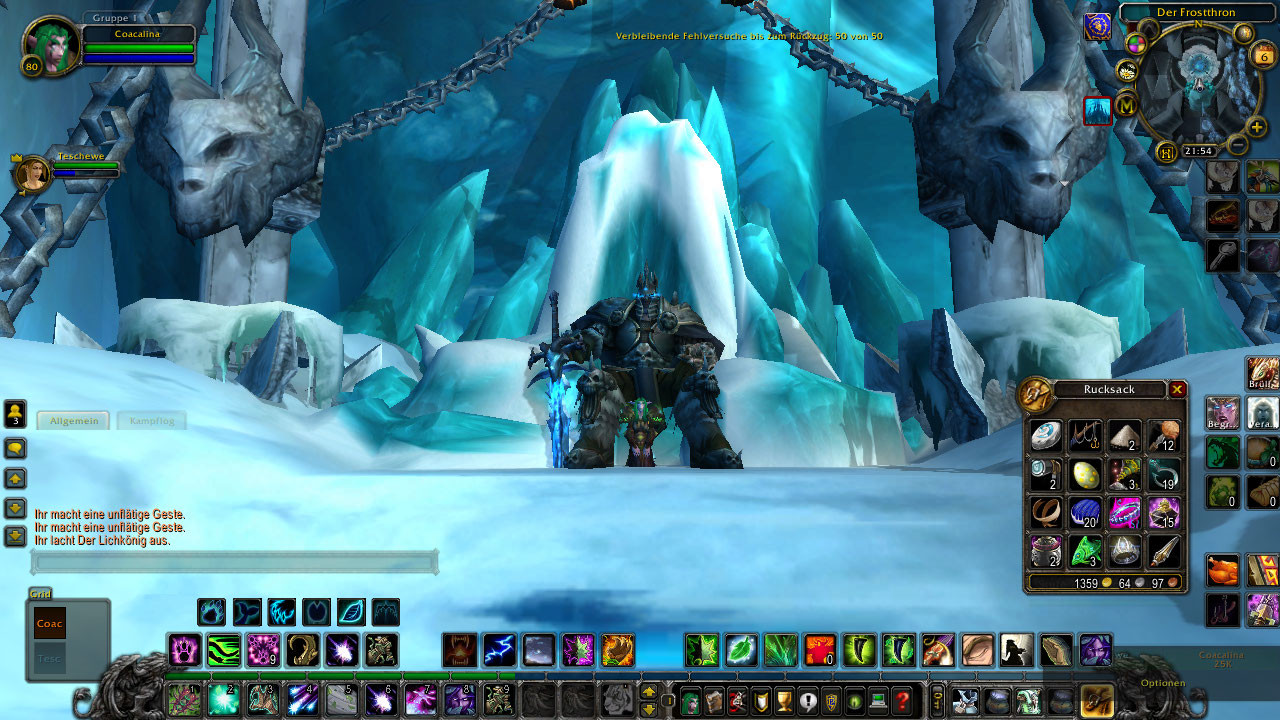This screenshot has height=720, width=1280.
Task: Select the Coac cell in the Grid frame
Action: pos(49,624)
